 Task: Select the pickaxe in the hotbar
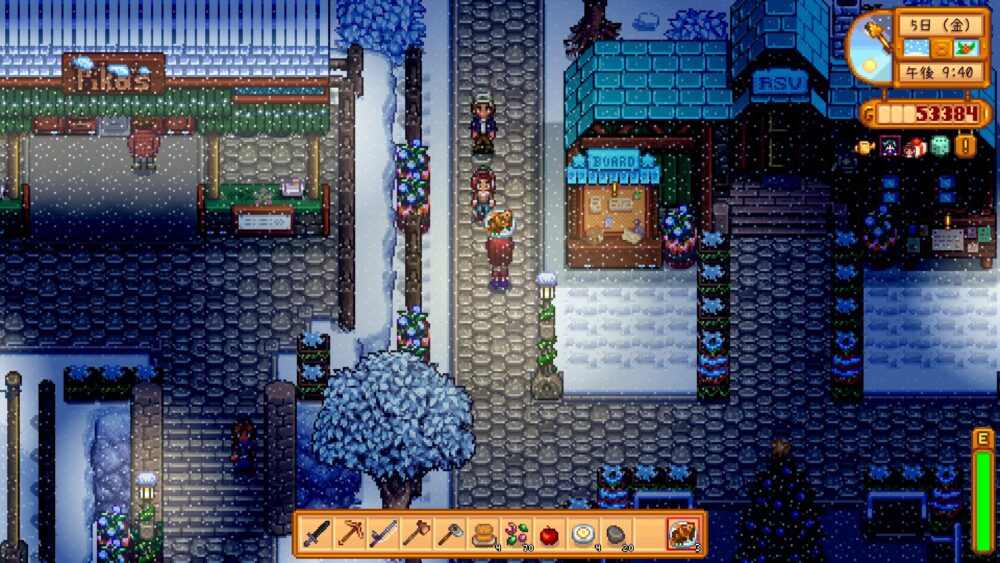point(350,534)
